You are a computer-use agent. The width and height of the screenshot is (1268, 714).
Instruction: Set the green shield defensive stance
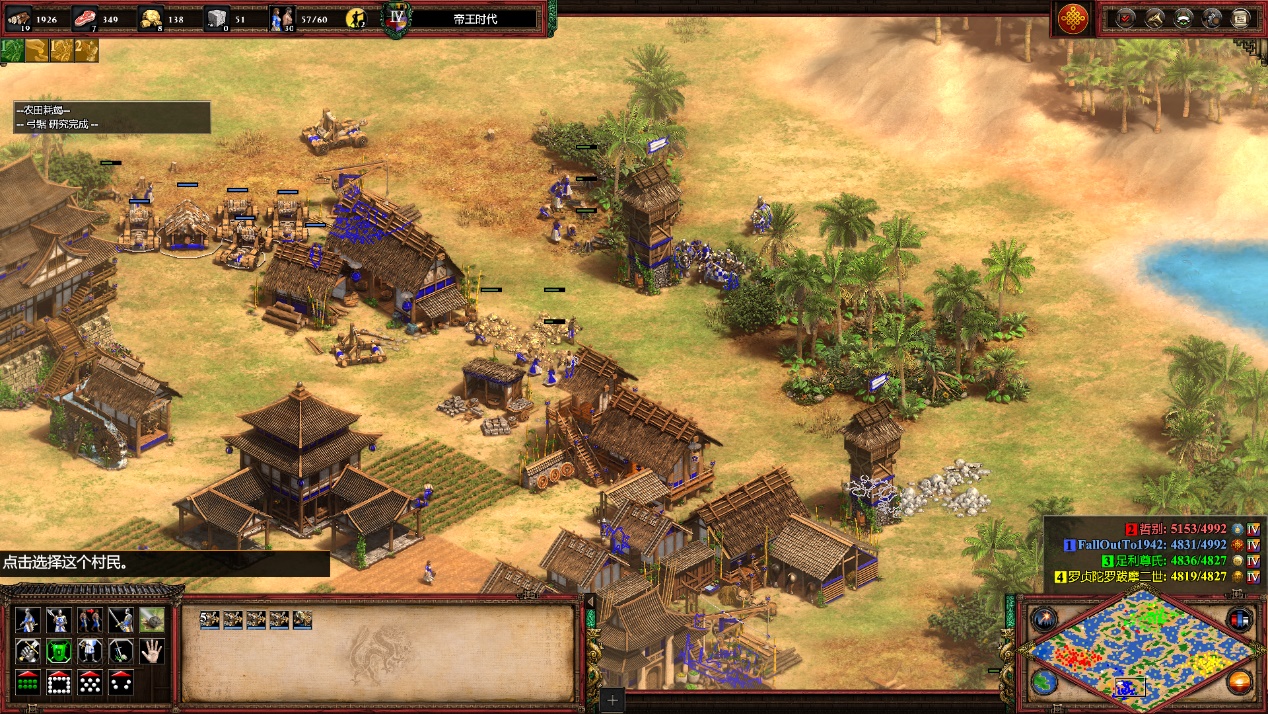pyautogui.click(x=58, y=652)
